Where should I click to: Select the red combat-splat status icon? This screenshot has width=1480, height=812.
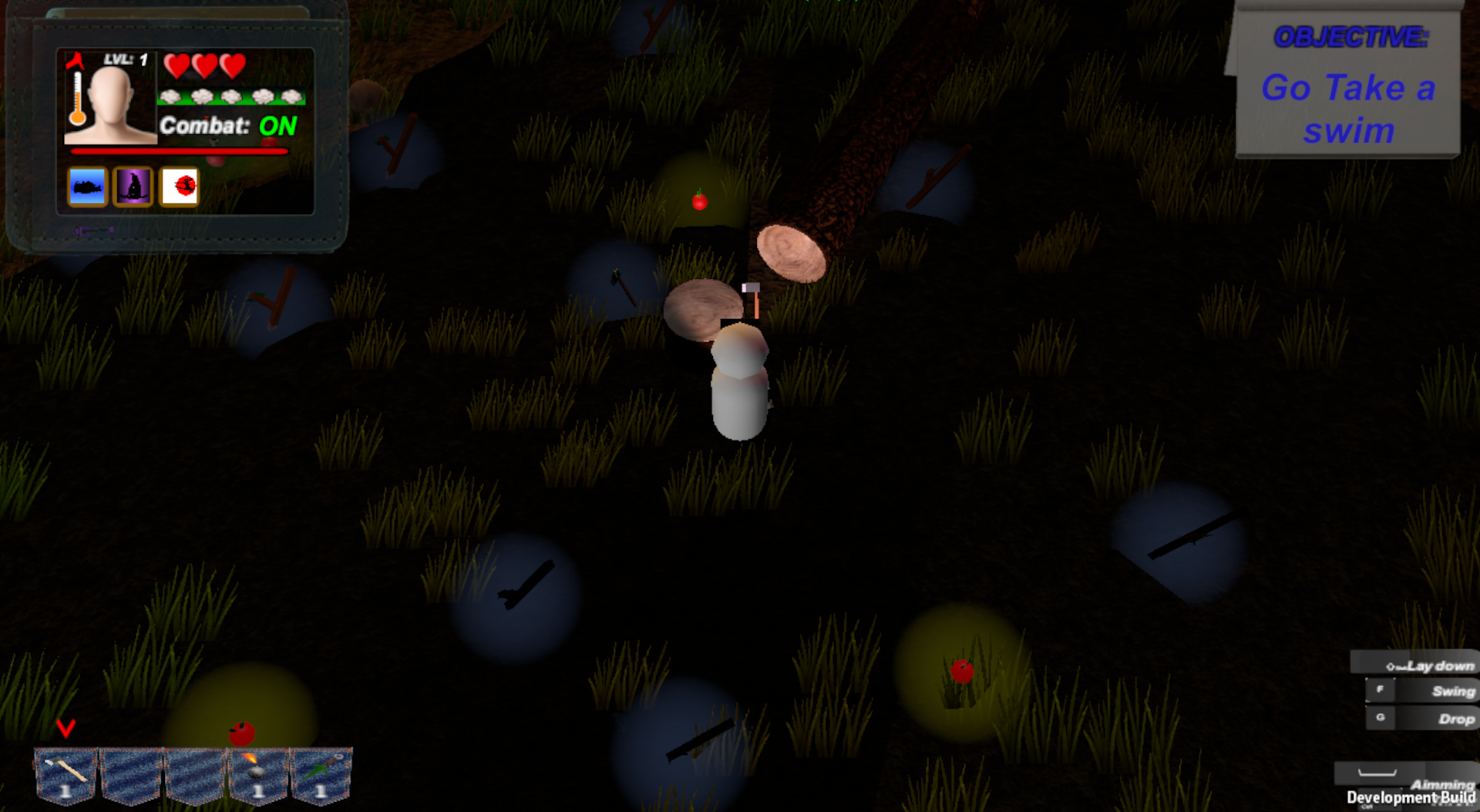[180, 185]
